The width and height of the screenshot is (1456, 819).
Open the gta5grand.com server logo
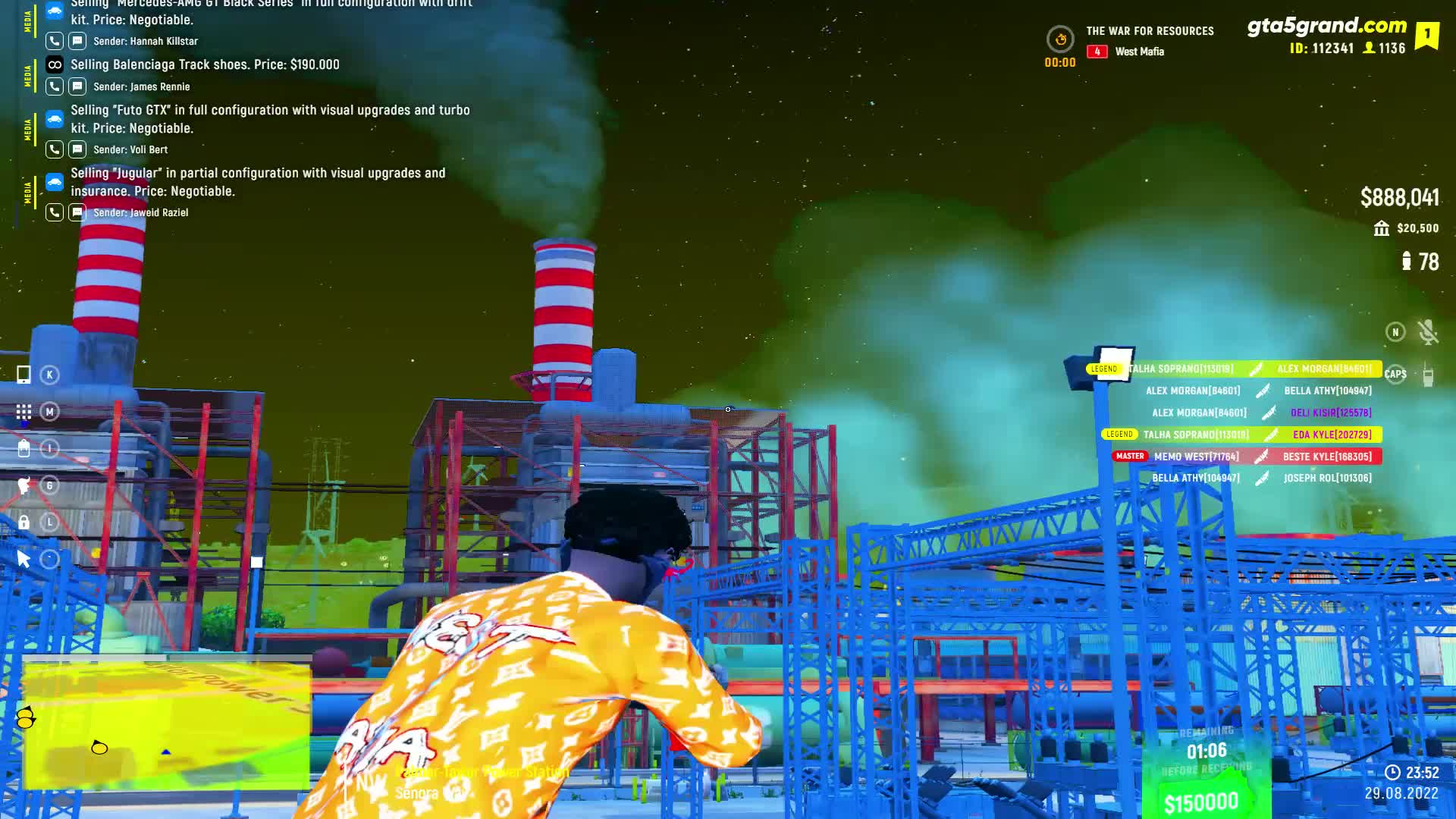[x=1326, y=26]
